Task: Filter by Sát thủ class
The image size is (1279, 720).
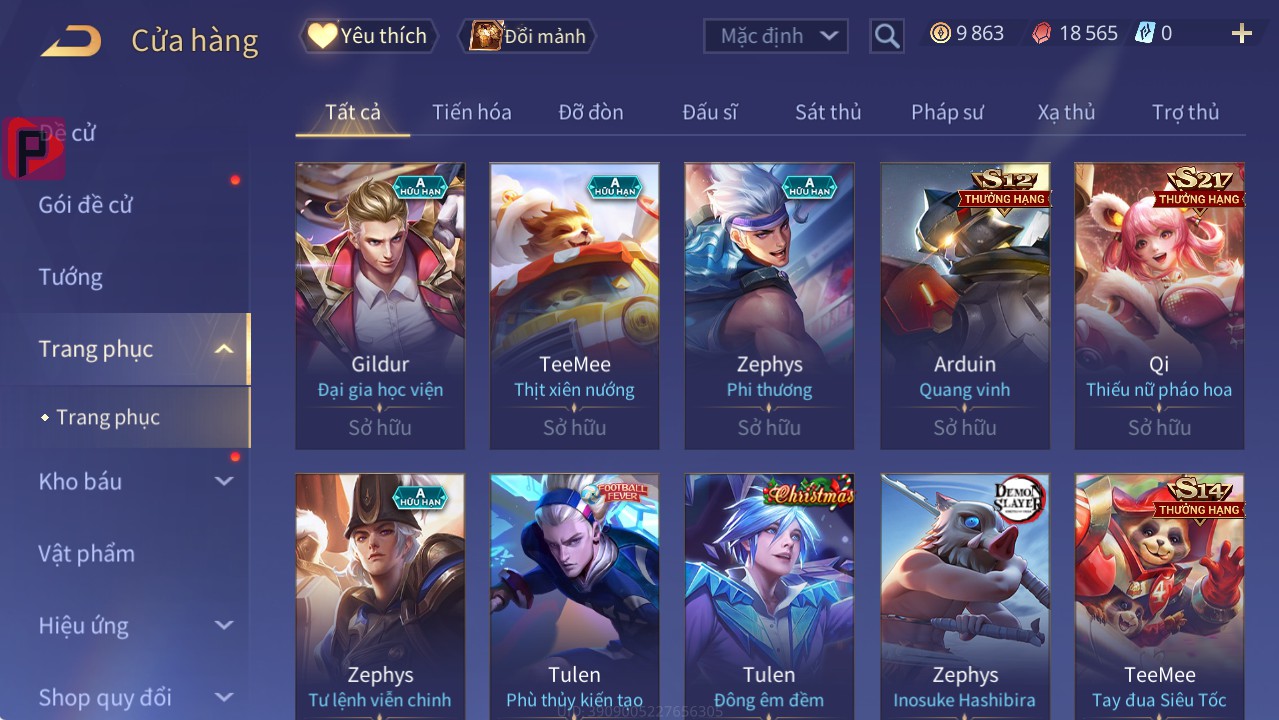Action: [x=828, y=112]
